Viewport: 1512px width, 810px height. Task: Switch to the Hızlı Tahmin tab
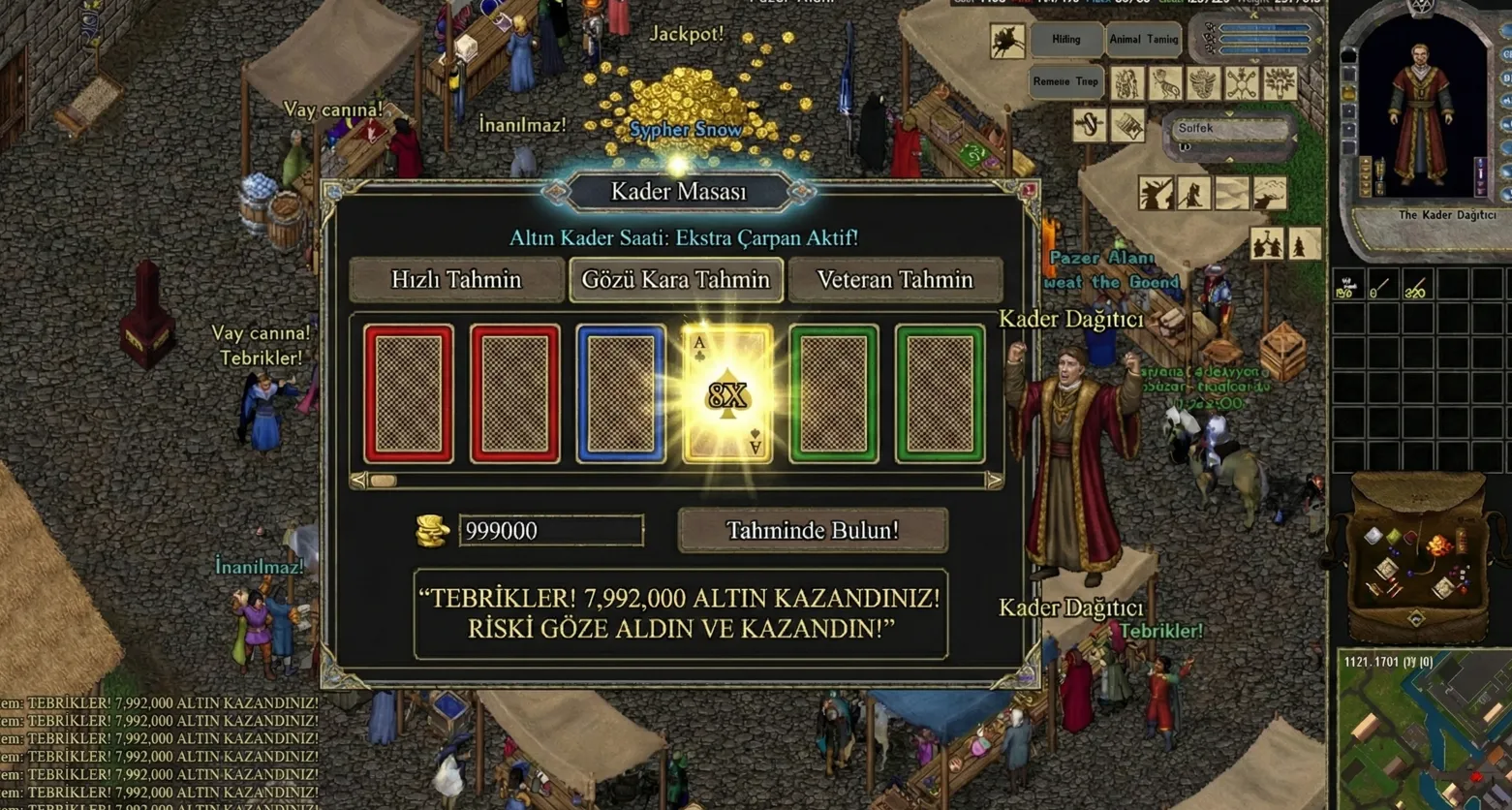(456, 279)
